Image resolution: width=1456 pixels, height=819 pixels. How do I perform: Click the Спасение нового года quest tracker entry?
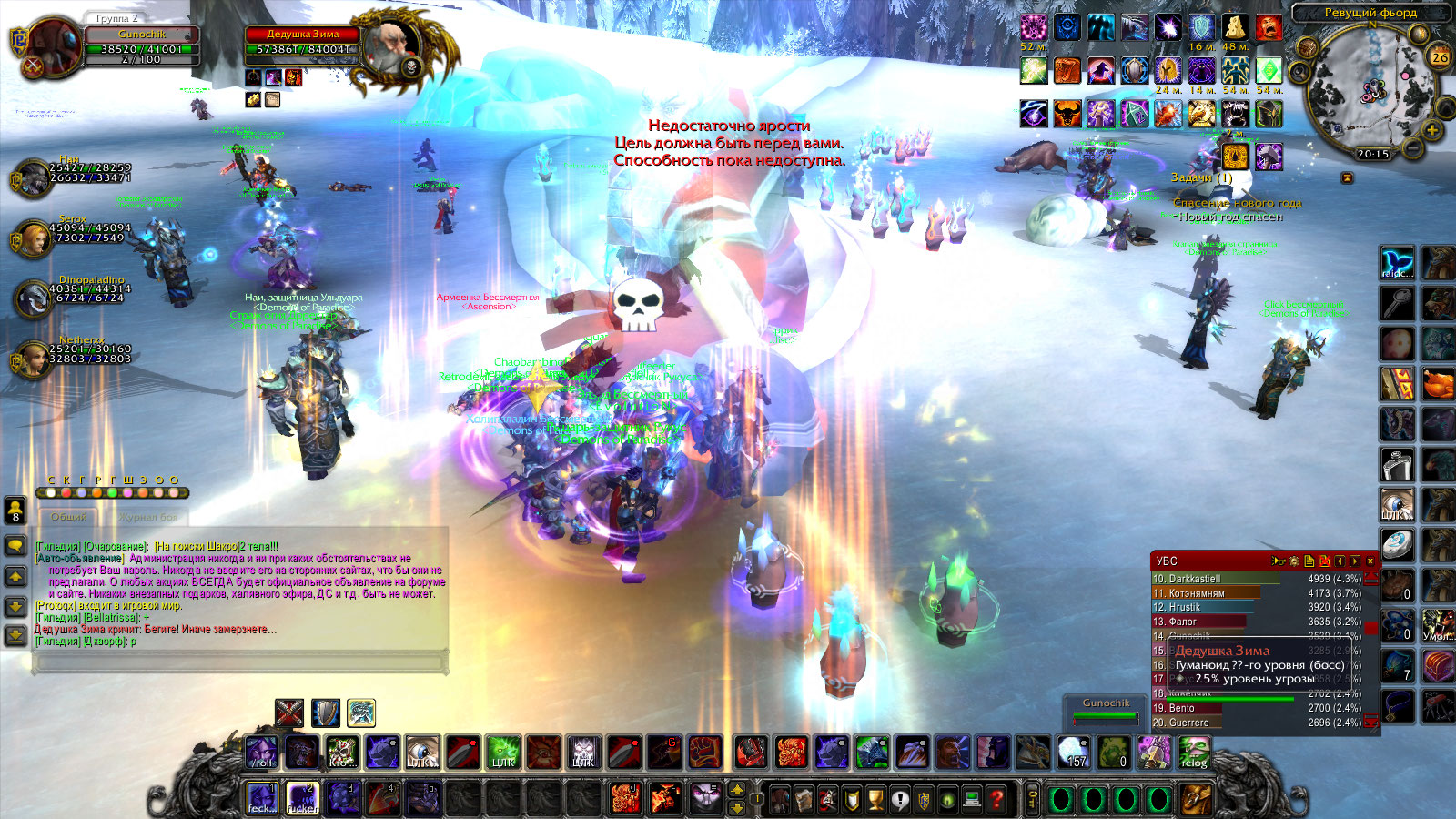tap(1237, 203)
